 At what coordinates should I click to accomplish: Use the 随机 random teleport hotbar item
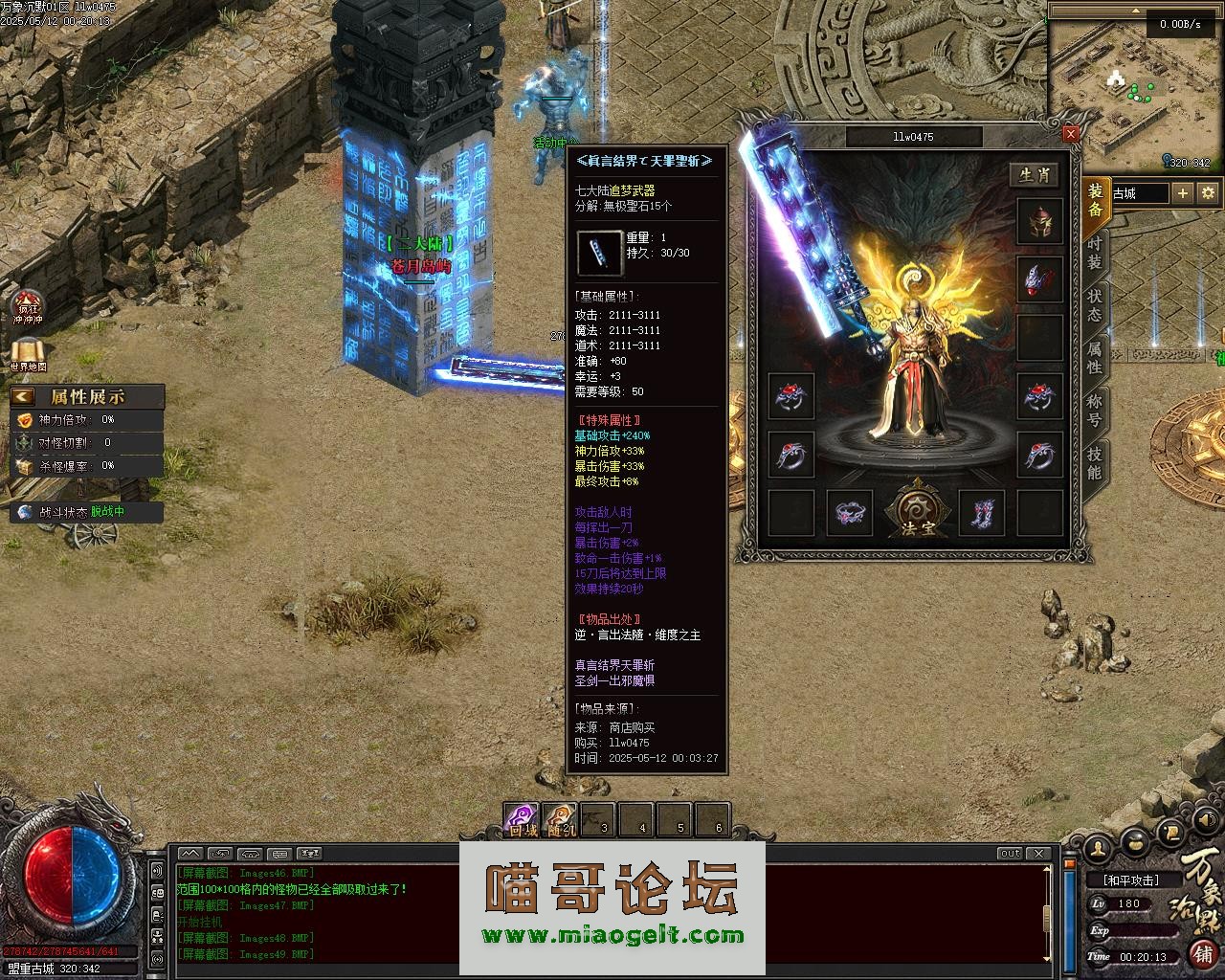[x=560, y=820]
